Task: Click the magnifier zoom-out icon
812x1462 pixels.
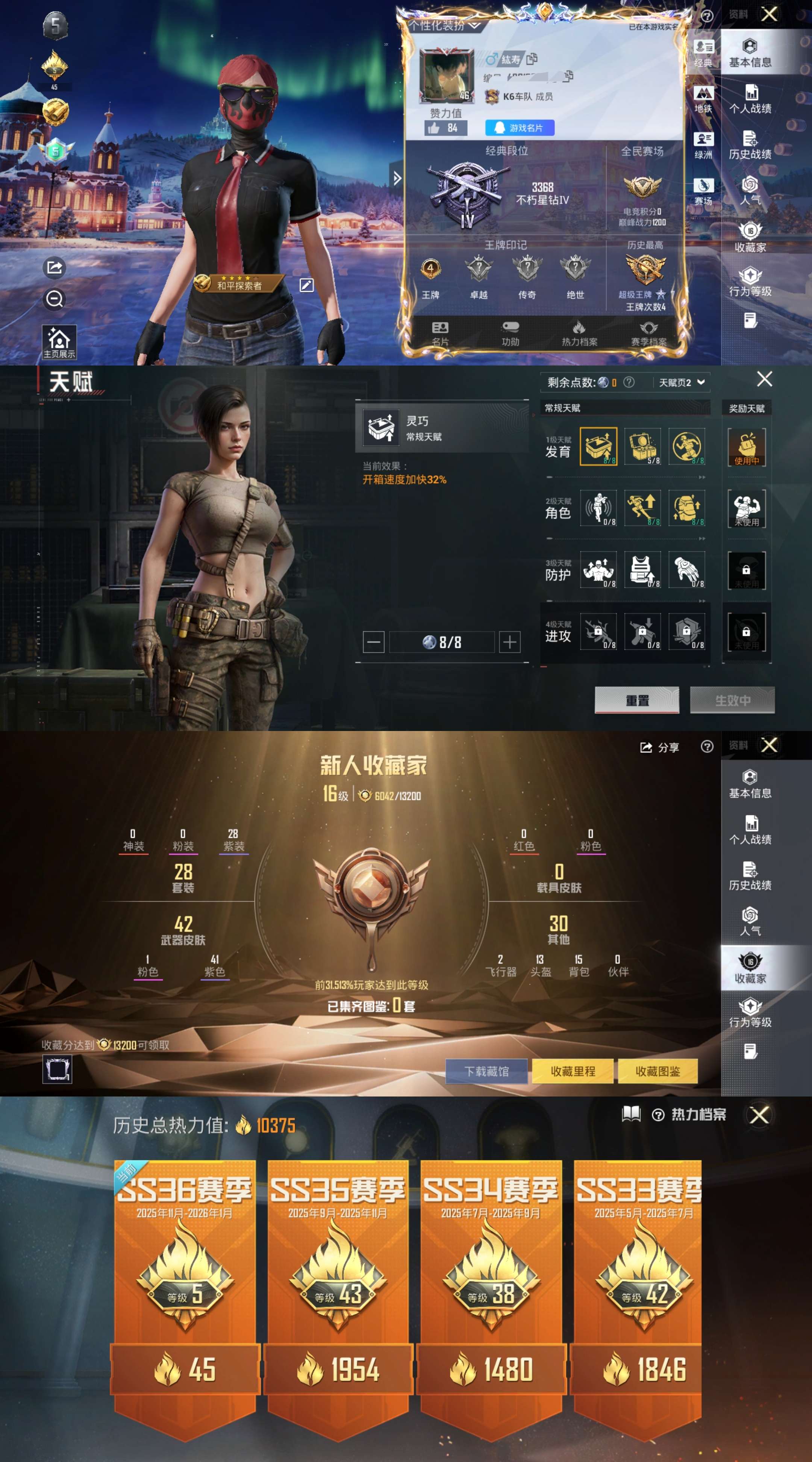Action: coord(55,299)
